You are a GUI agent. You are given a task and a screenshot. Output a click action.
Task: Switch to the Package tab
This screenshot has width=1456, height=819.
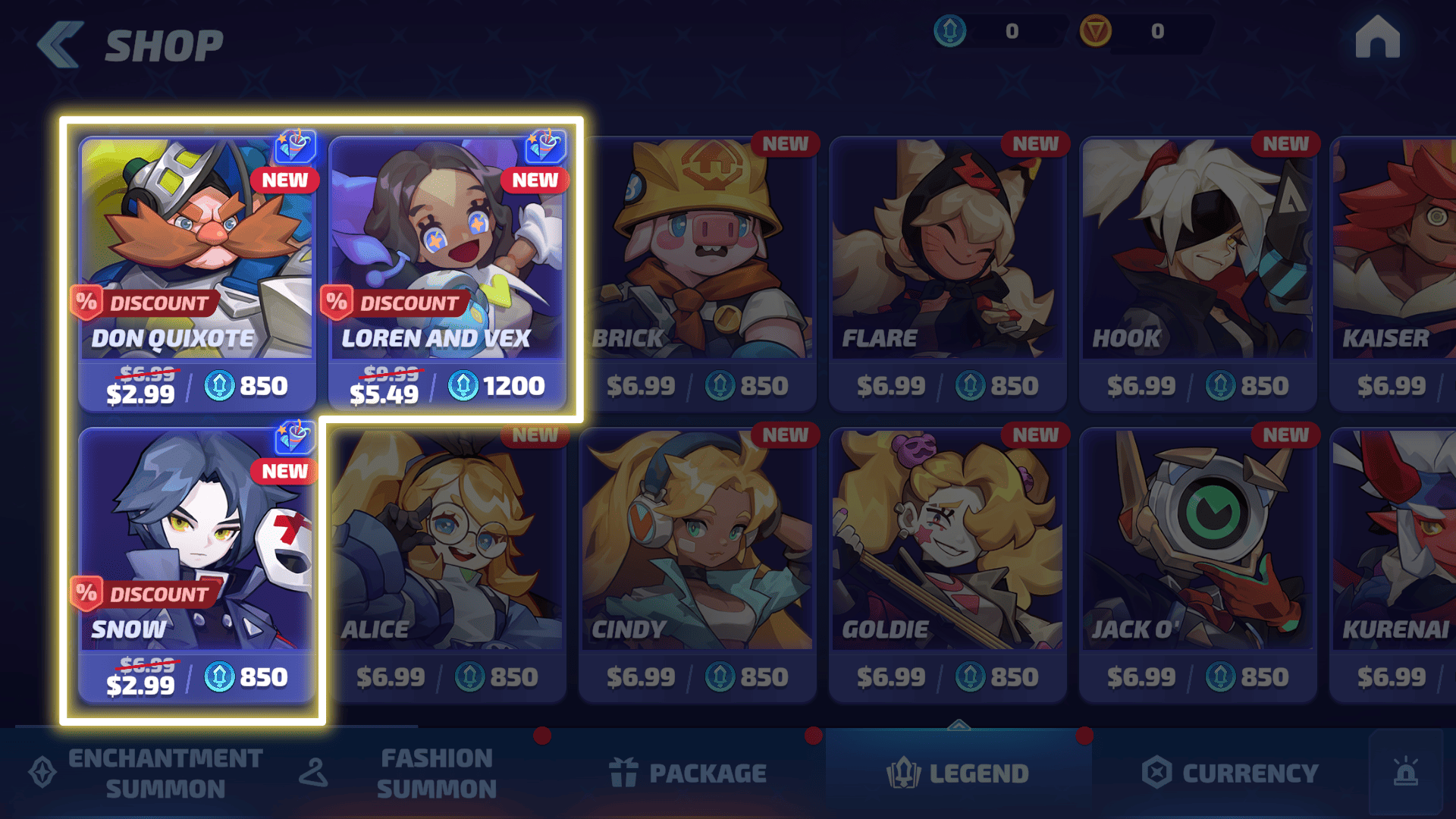[689, 773]
